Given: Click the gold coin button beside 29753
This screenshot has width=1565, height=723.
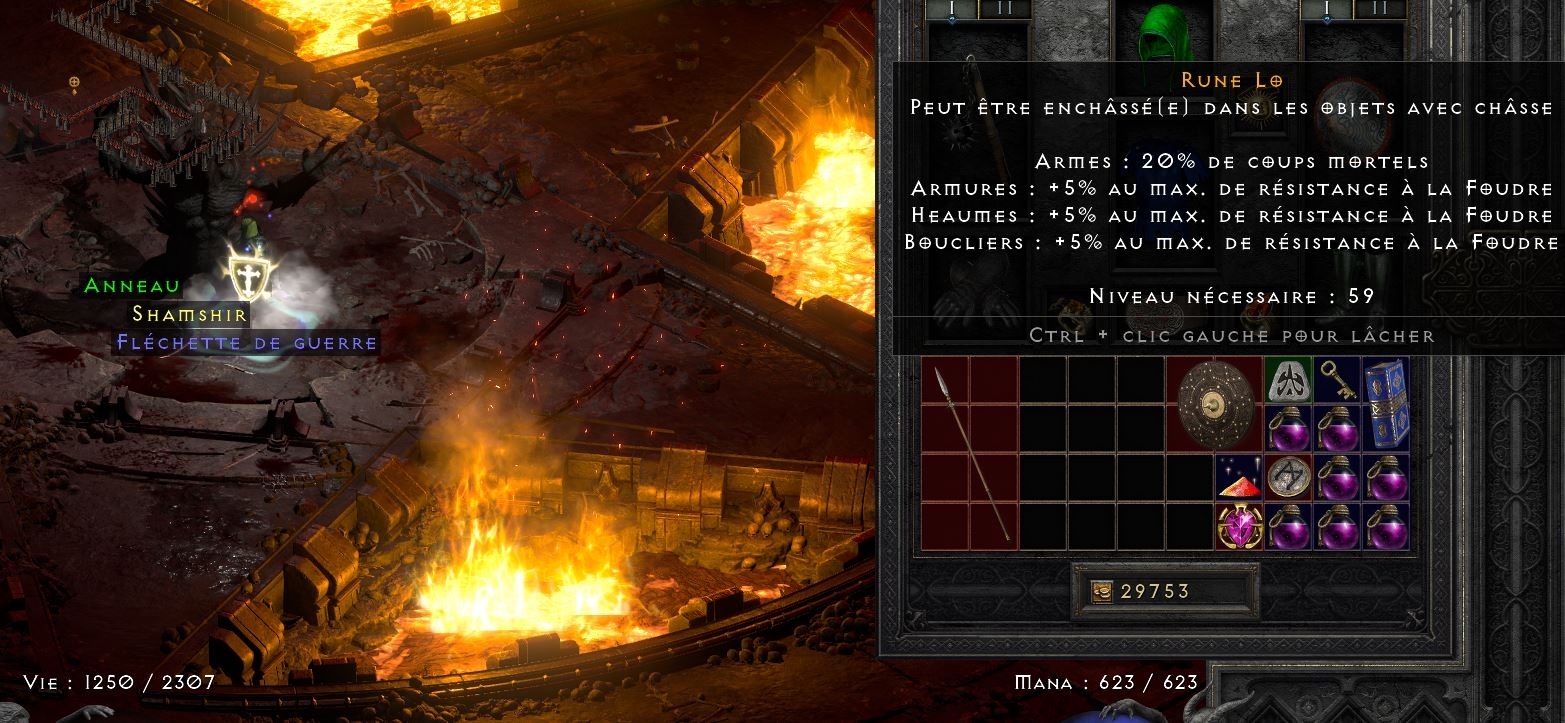Looking at the screenshot, I should pos(1101,592).
